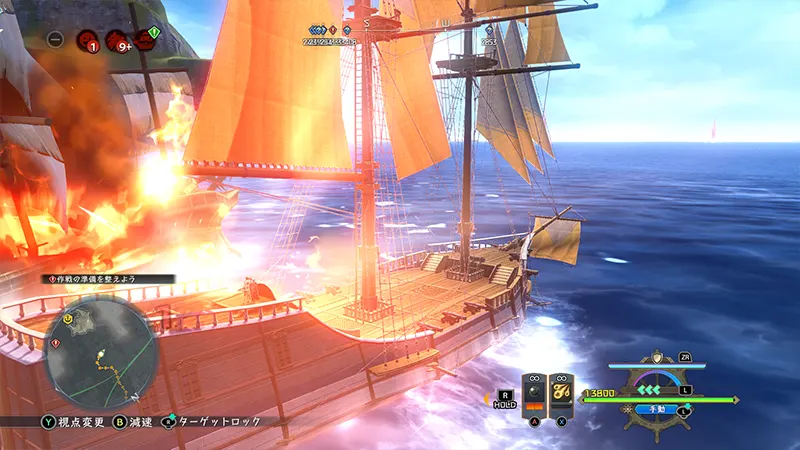Select the flaming shot weapon slot
Image resolution: width=800 pixels, height=450 pixels.
561,392
